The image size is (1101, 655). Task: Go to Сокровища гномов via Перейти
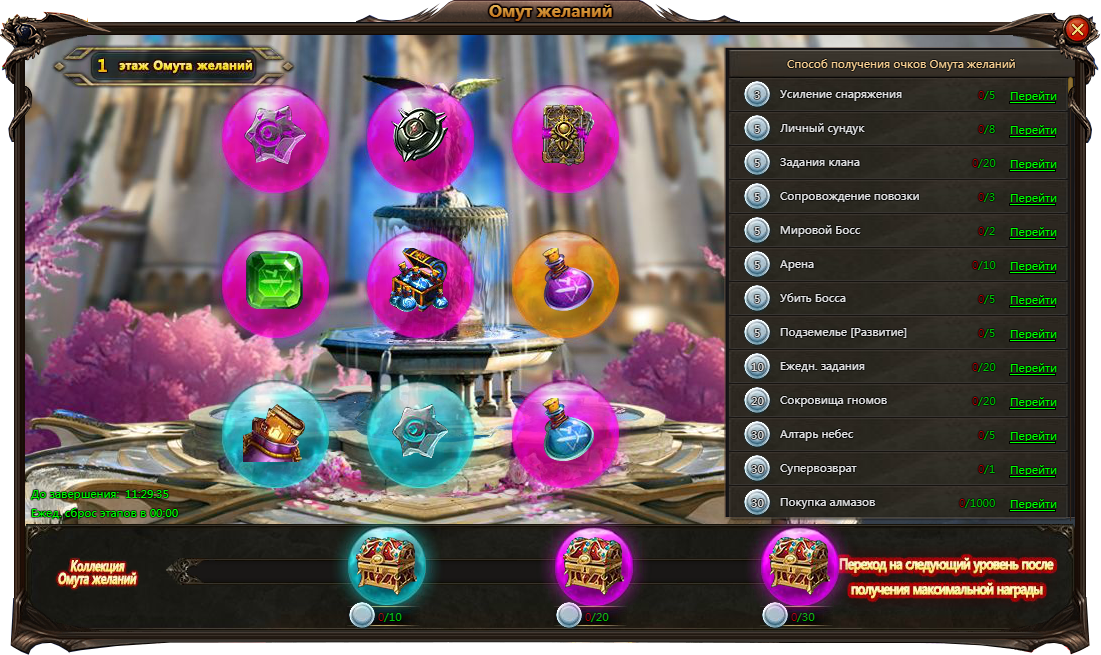[1033, 403]
